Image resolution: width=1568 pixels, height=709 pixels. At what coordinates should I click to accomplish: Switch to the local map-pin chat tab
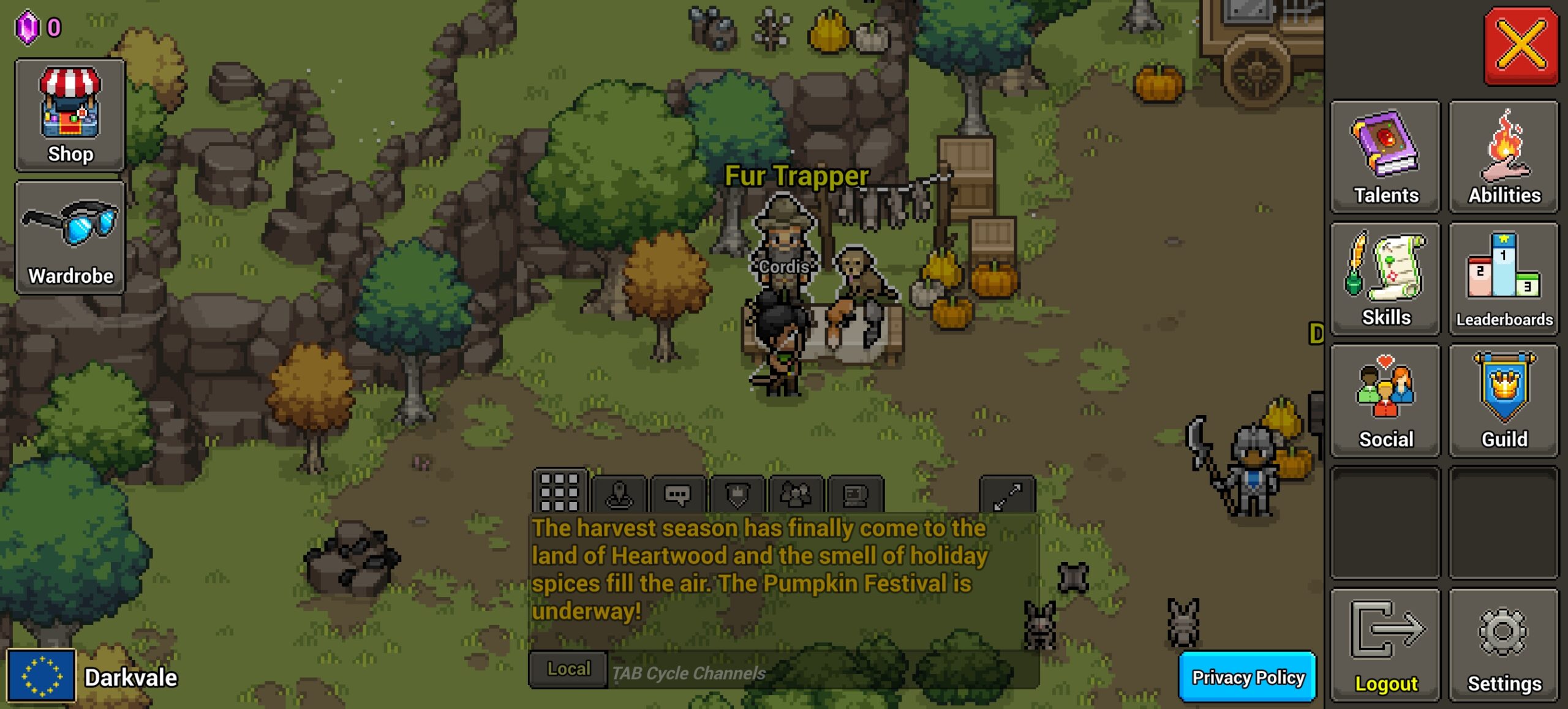619,495
